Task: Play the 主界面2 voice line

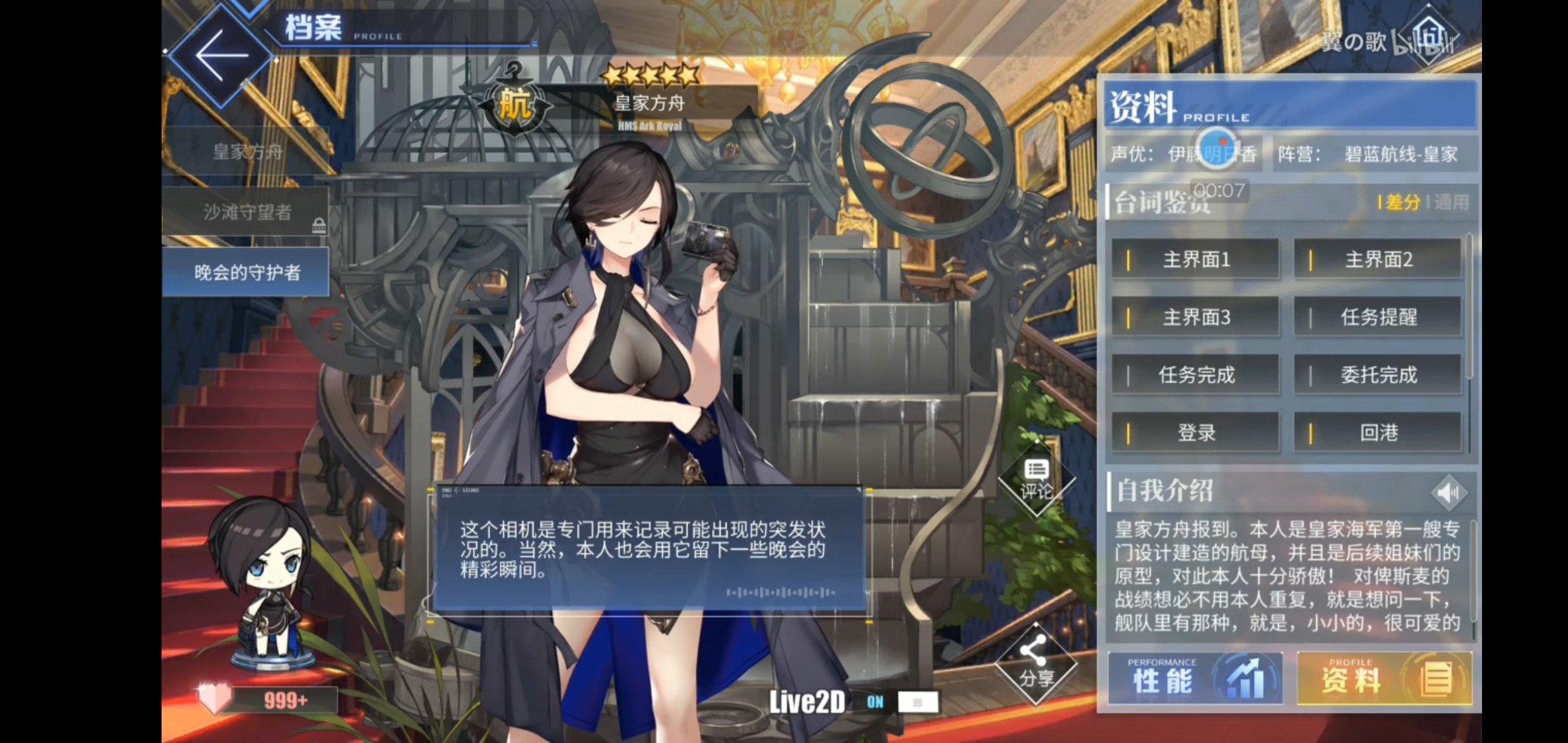Action: pos(1378,259)
